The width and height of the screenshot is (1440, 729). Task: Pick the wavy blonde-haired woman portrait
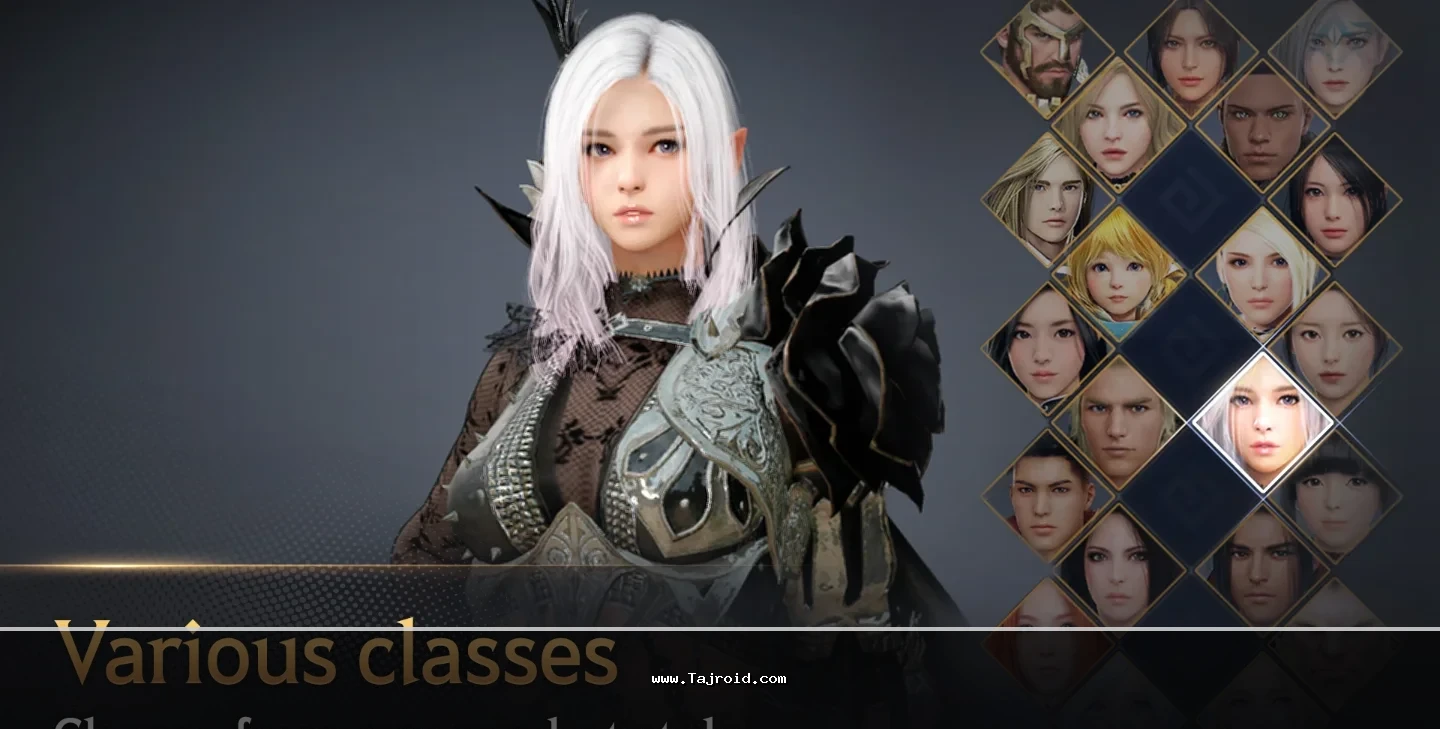coord(1118,125)
